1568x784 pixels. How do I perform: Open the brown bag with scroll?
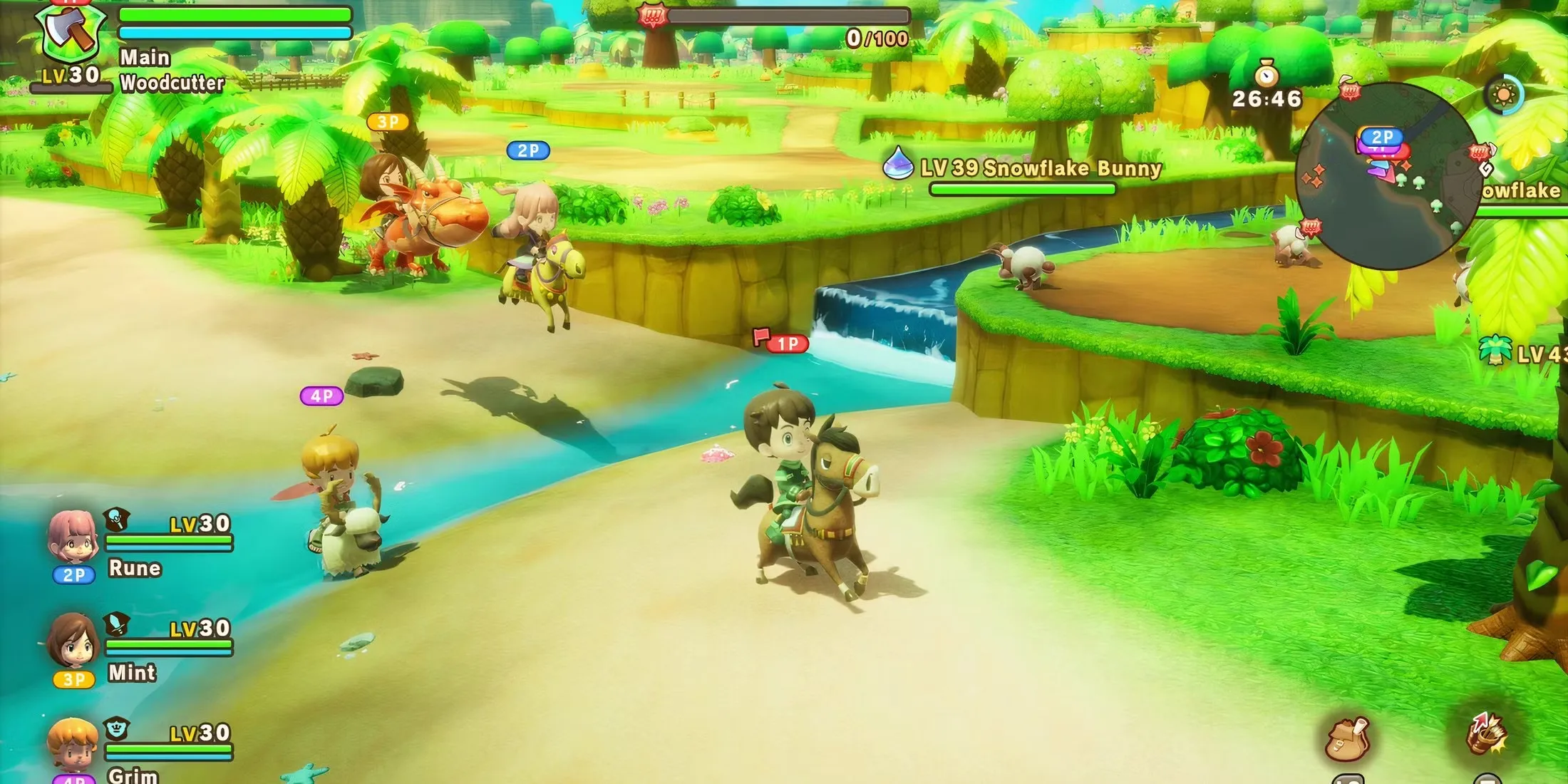tap(1346, 738)
